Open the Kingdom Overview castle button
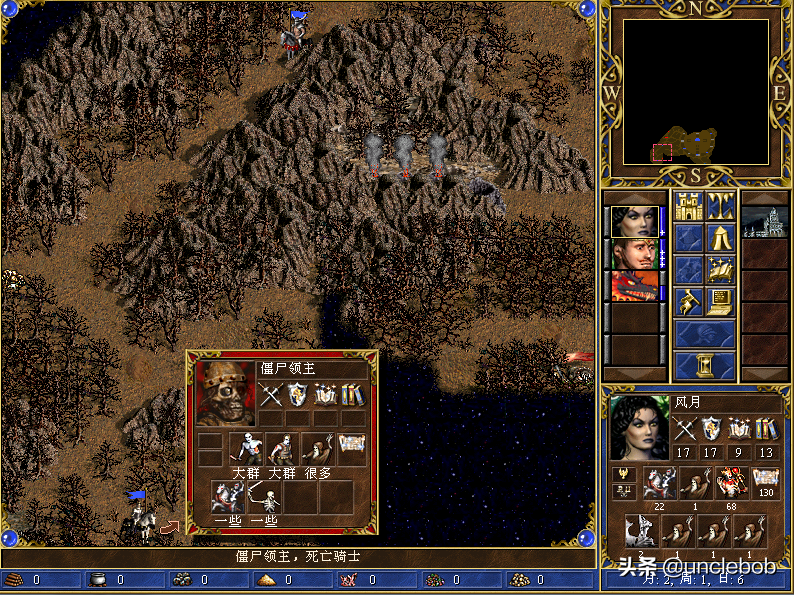This screenshot has width=794, height=595. click(688, 205)
